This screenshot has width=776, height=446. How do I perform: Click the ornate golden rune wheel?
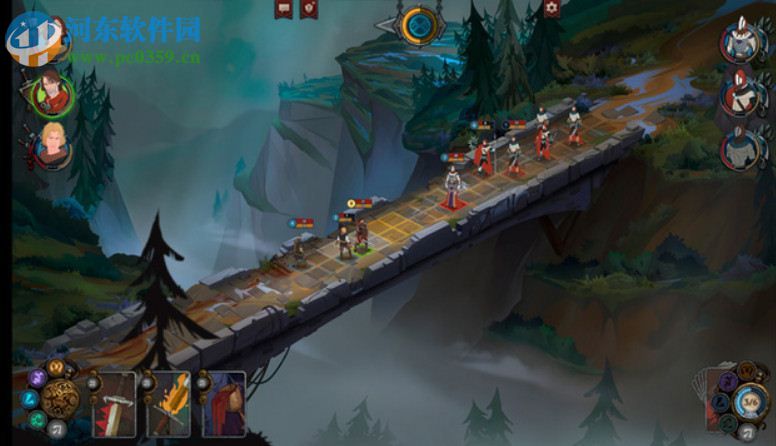(59, 398)
